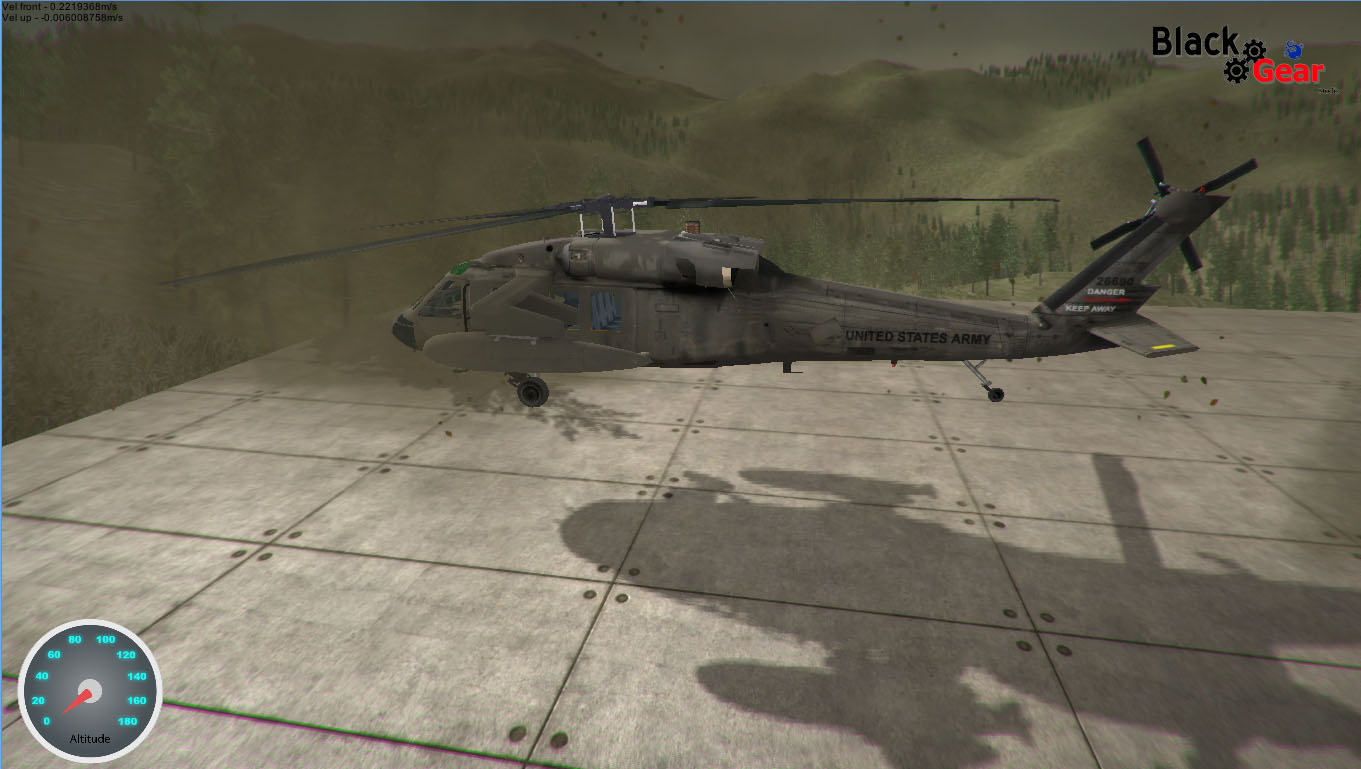Click the Black text in the studio logo
The image size is (1361, 769).
tap(1194, 38)
